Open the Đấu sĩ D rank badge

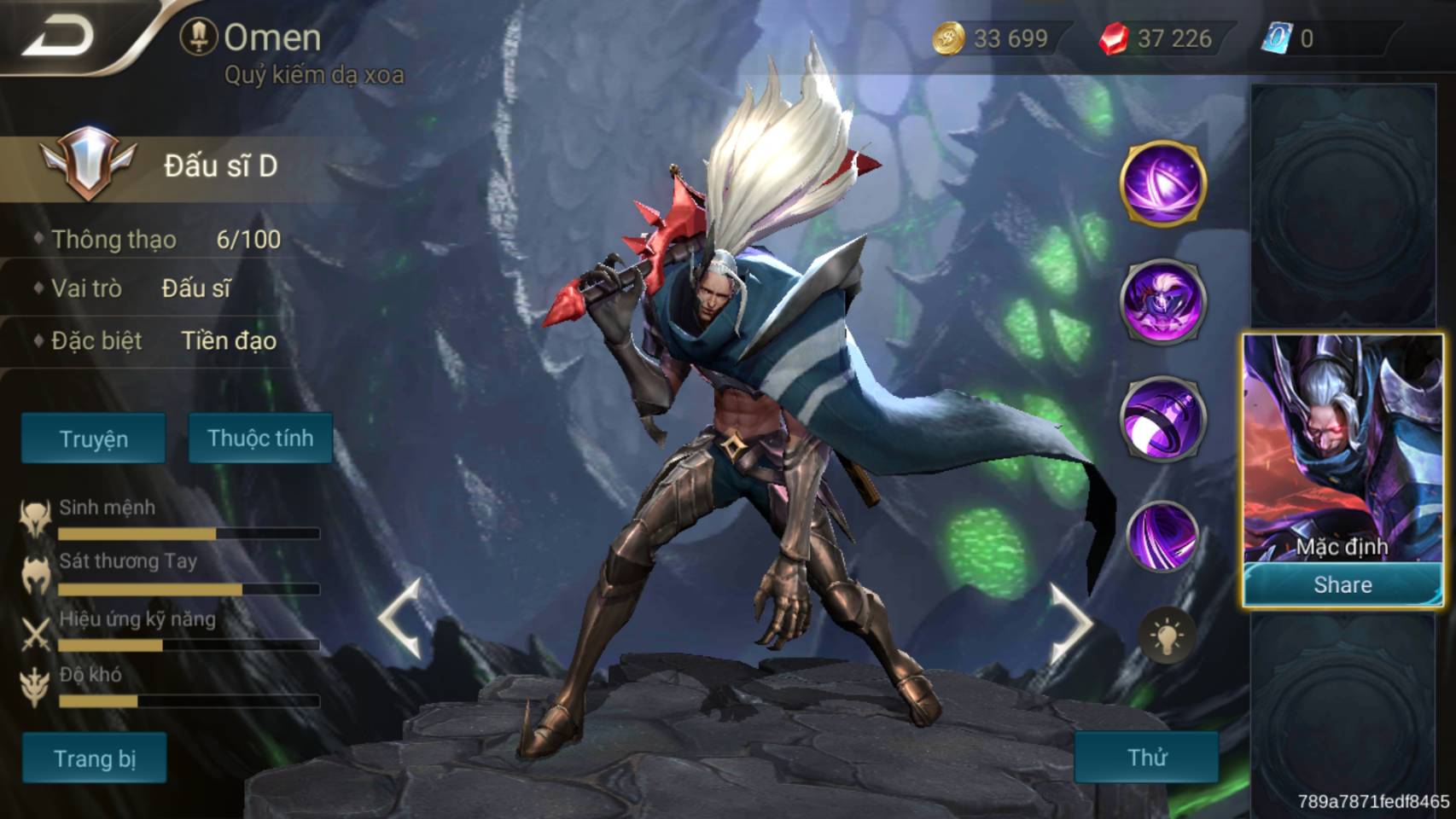point(89,162)
